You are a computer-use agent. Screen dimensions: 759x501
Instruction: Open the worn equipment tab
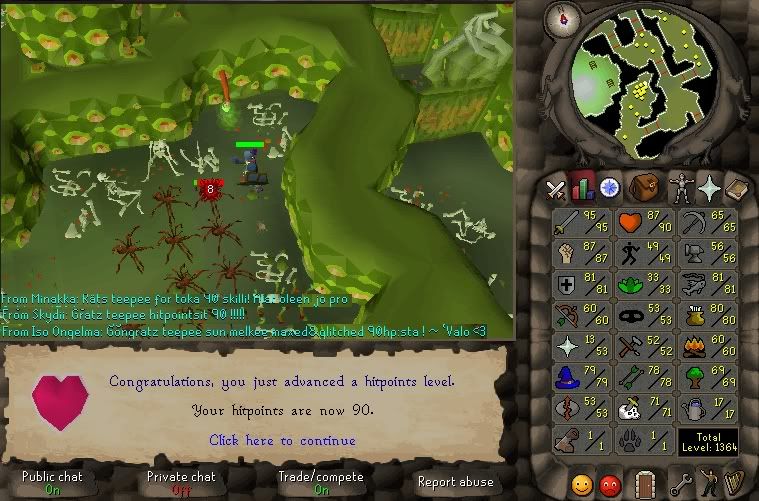point(682,187)
